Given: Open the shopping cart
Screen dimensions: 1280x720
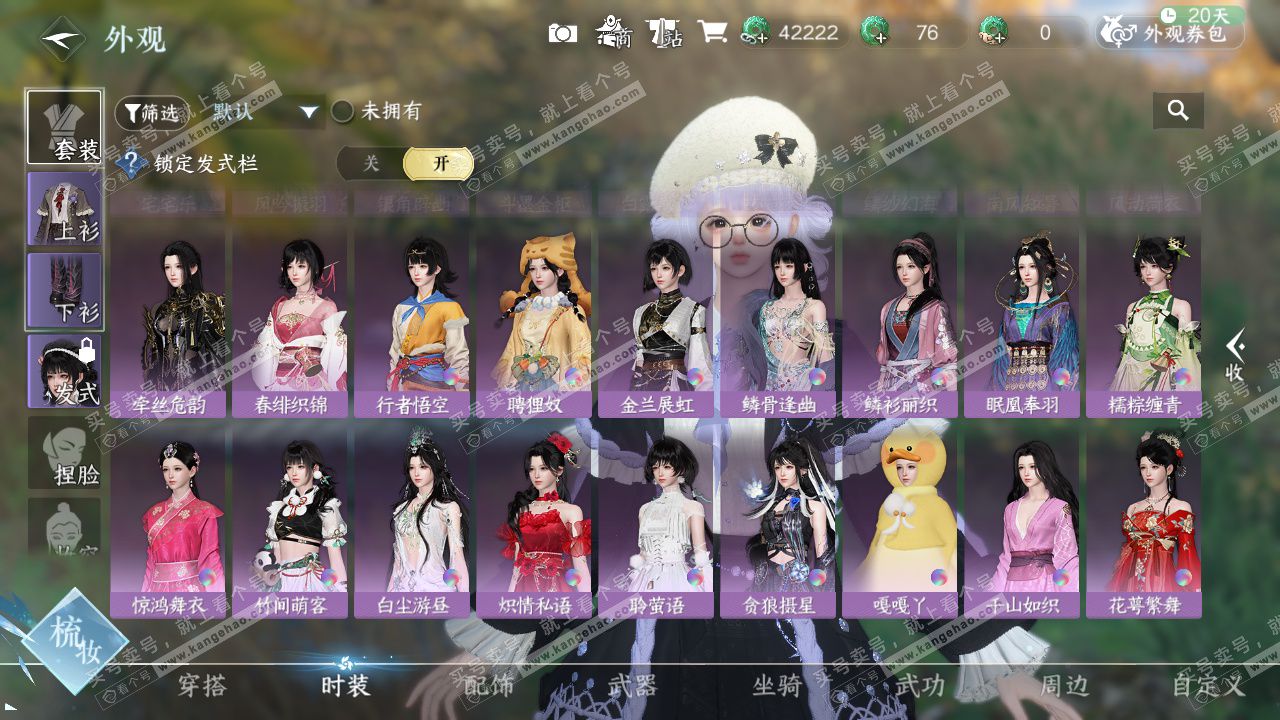Looking at the screenshot, I should [712, 32].
